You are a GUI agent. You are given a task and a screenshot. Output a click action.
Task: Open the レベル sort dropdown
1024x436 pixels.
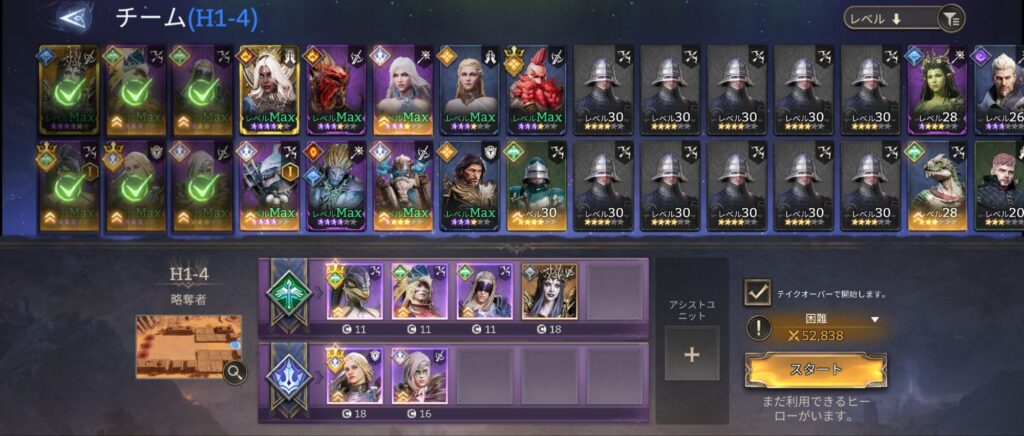pos(890,18)
